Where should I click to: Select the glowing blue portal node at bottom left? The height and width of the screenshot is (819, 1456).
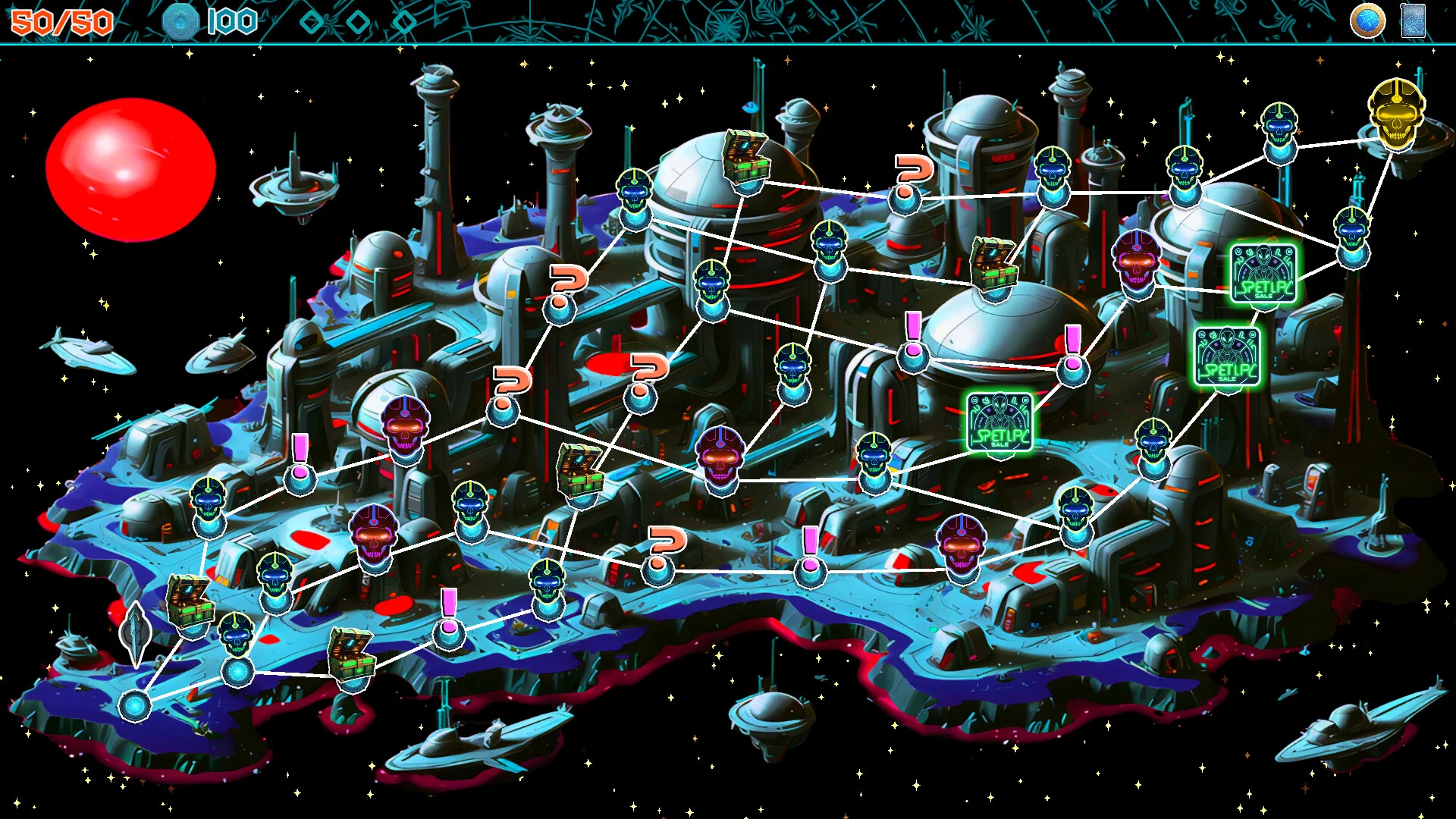click(135, 705)
